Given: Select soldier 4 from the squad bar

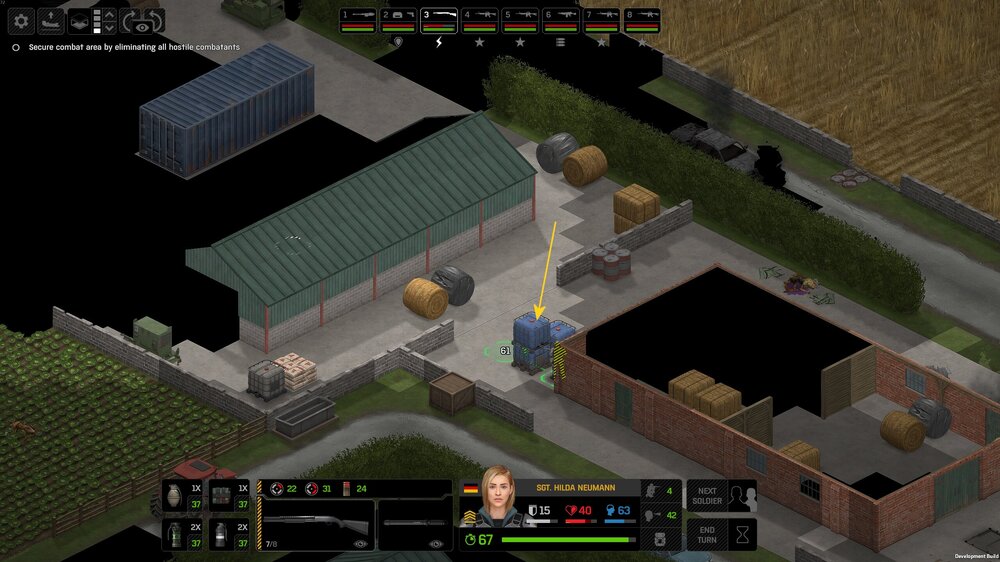Looking at the screenshot, I should (x=480, y=20).
